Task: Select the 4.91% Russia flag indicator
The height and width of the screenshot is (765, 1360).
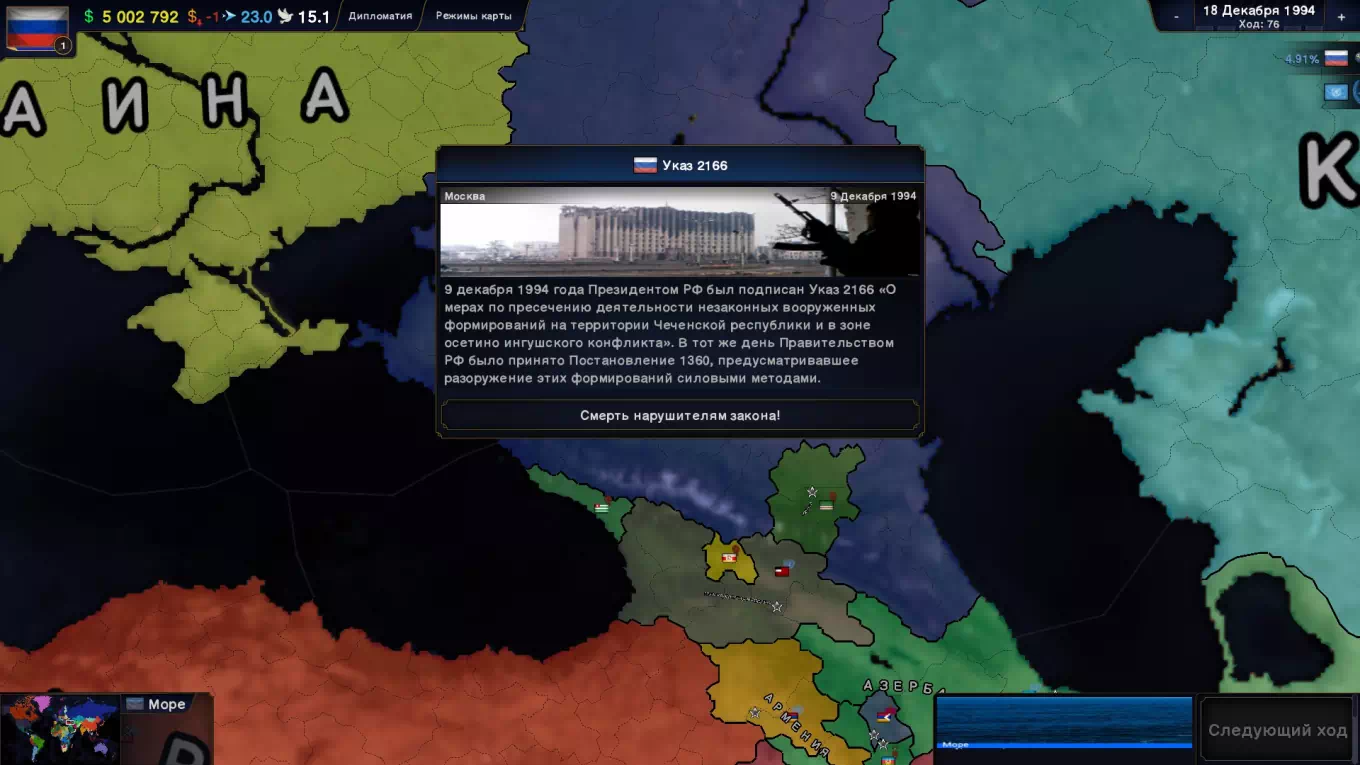Action: pyautogui.click(x=1336, y=59)
